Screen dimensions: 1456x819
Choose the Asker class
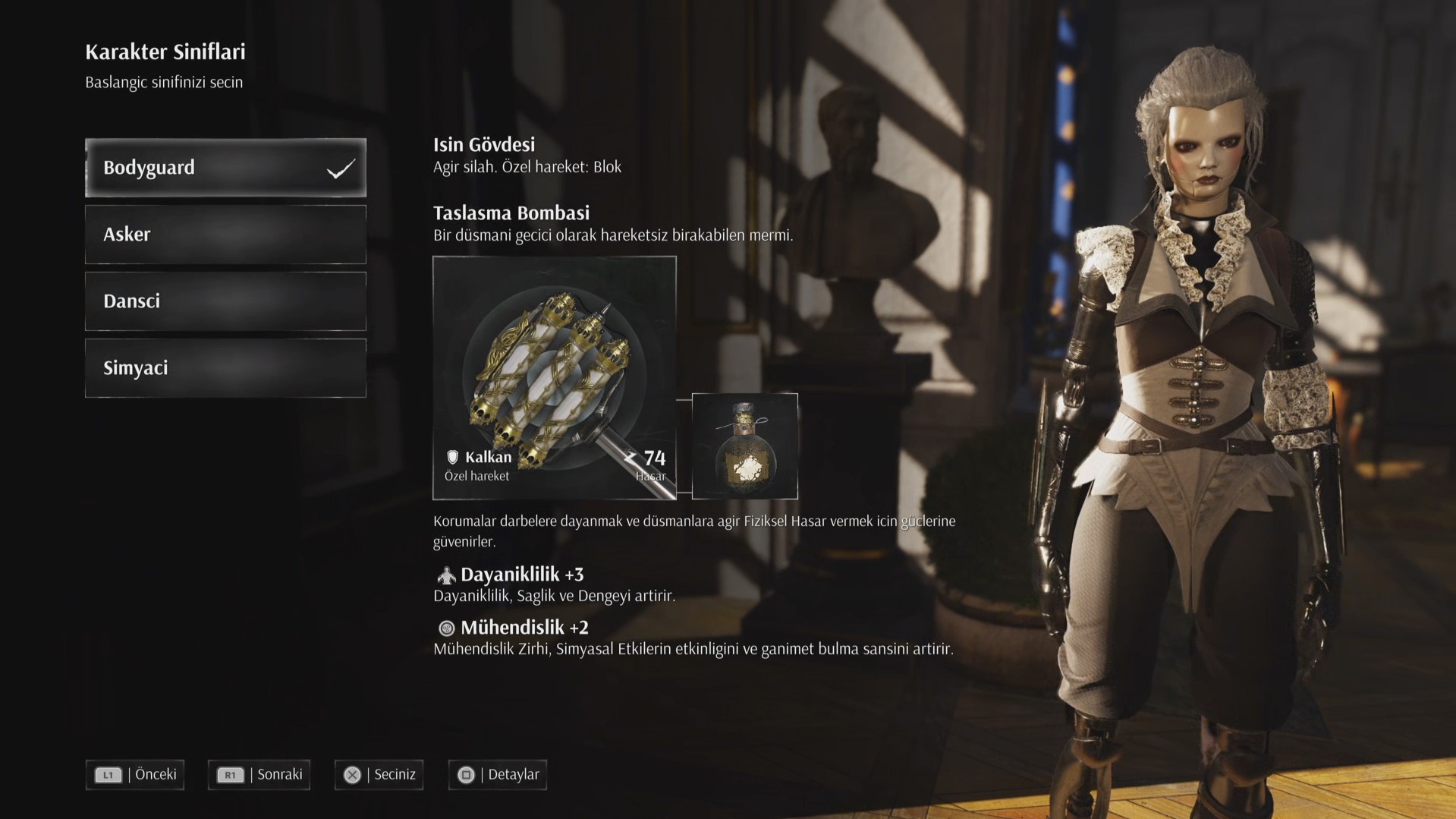[x=225, y=235]
